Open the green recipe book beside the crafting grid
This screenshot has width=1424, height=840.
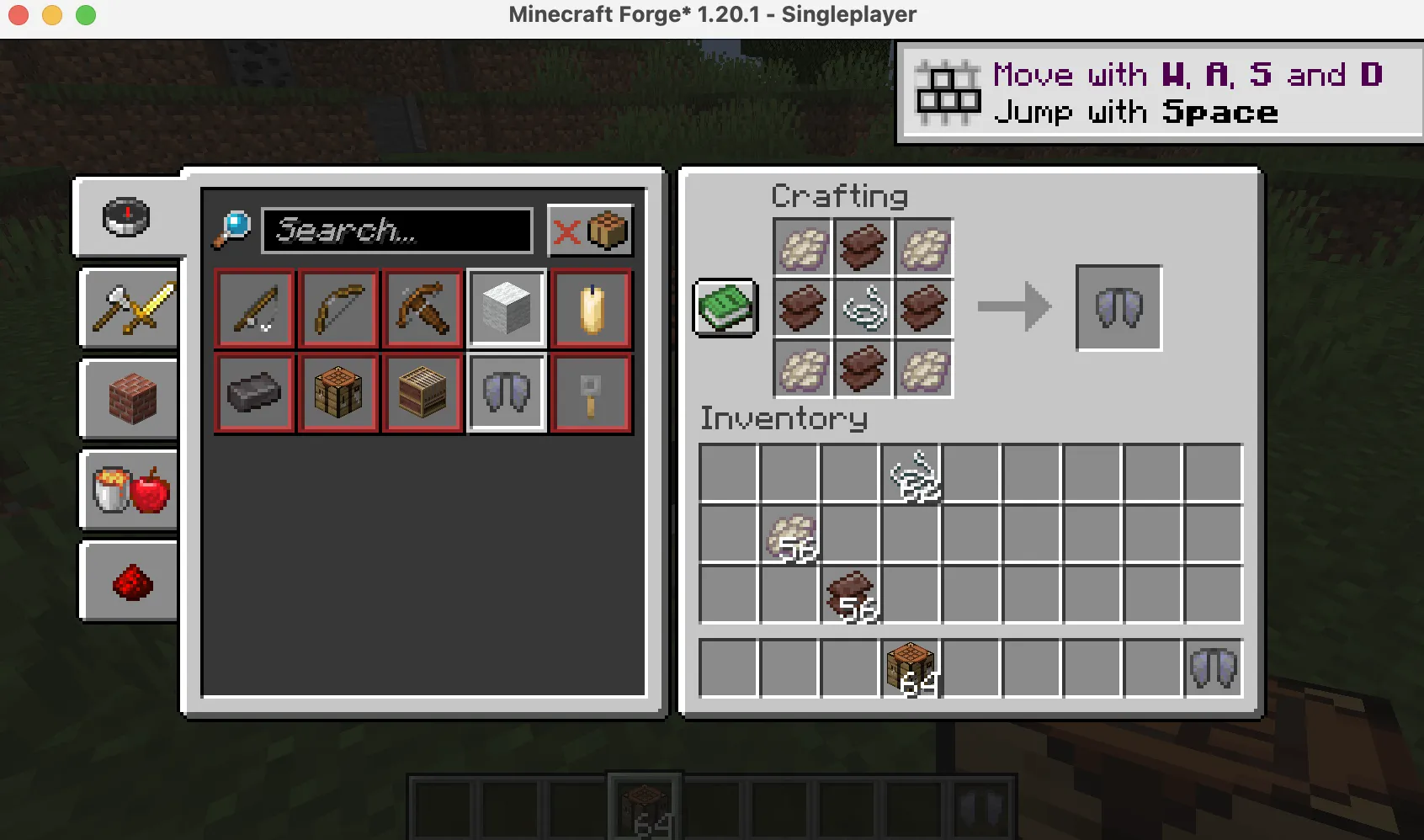click(x=724, y=306)
